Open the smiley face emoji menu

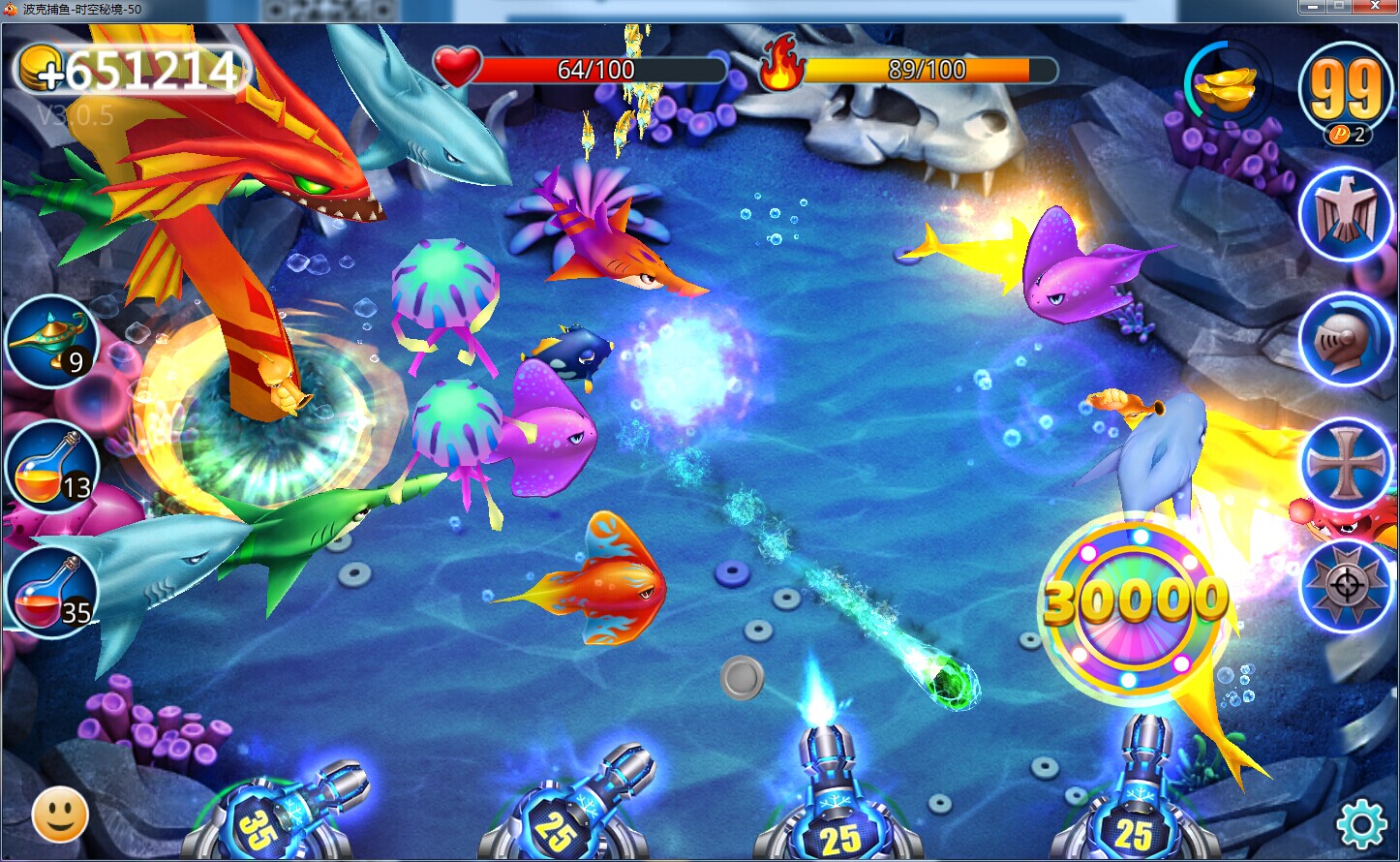point(60,816)
